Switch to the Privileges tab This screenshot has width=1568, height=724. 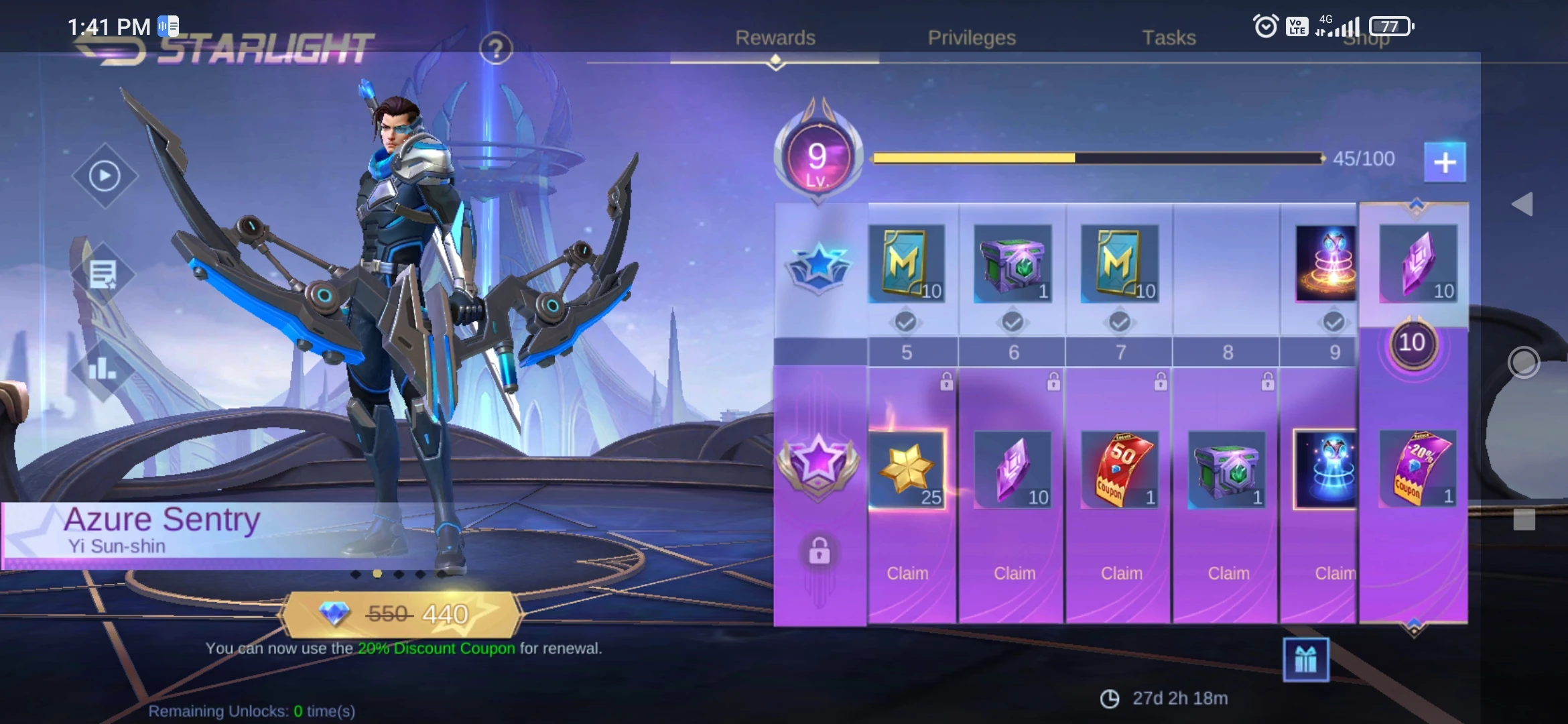point(972,38)
